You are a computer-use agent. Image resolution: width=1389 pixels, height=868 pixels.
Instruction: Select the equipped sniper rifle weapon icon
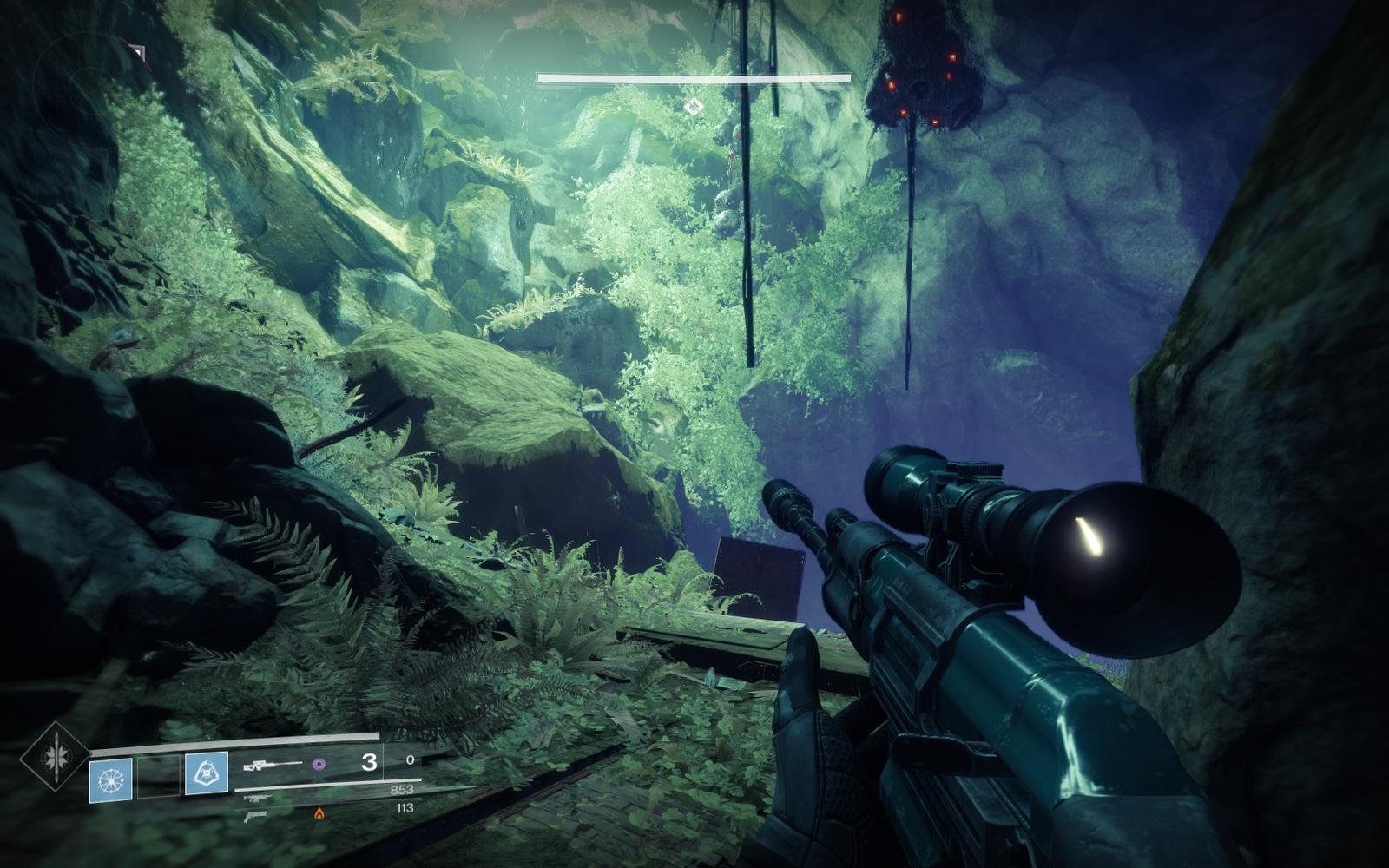point(272,765)
